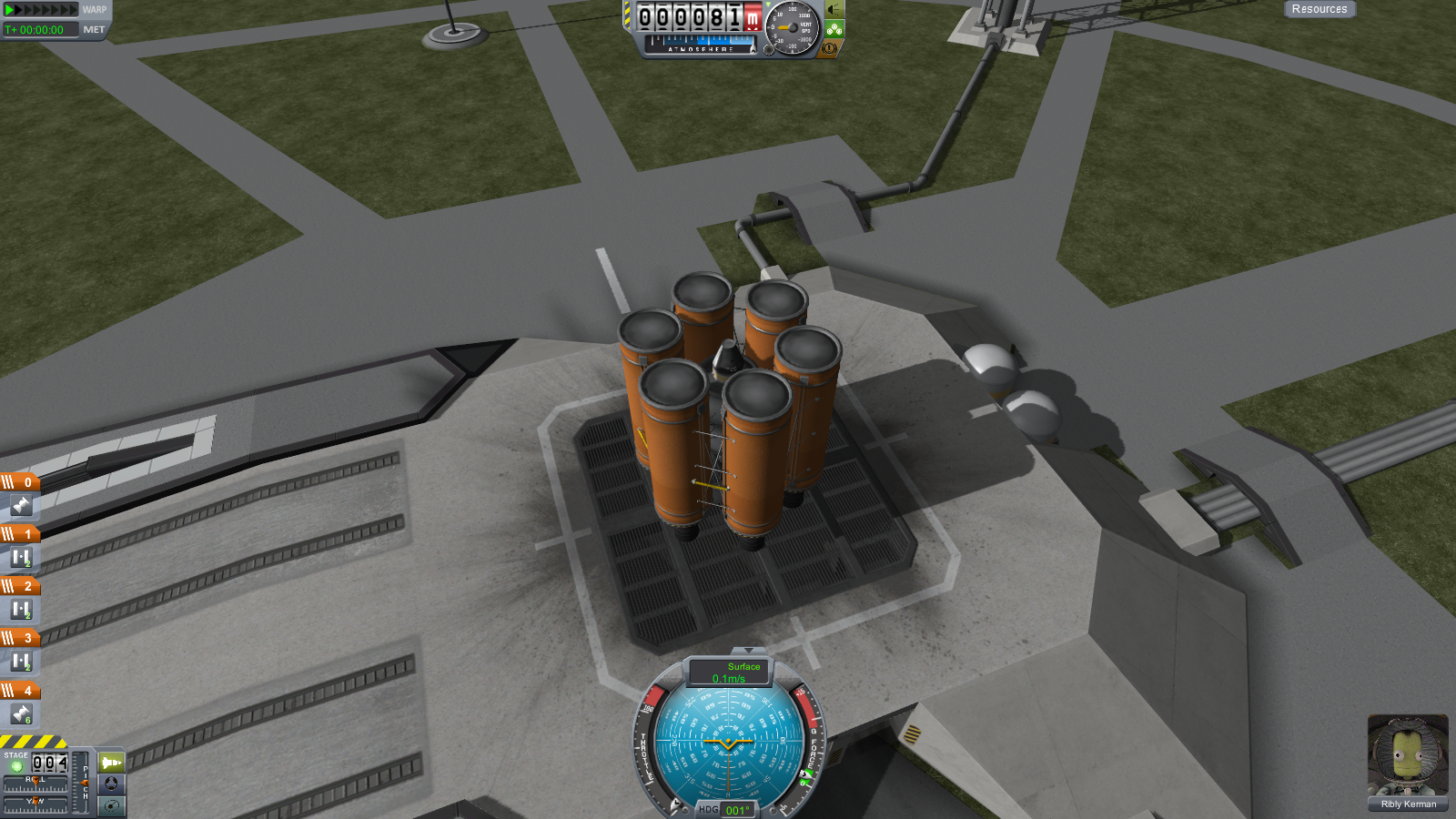Click the time warp arrows

coord(42,10)
